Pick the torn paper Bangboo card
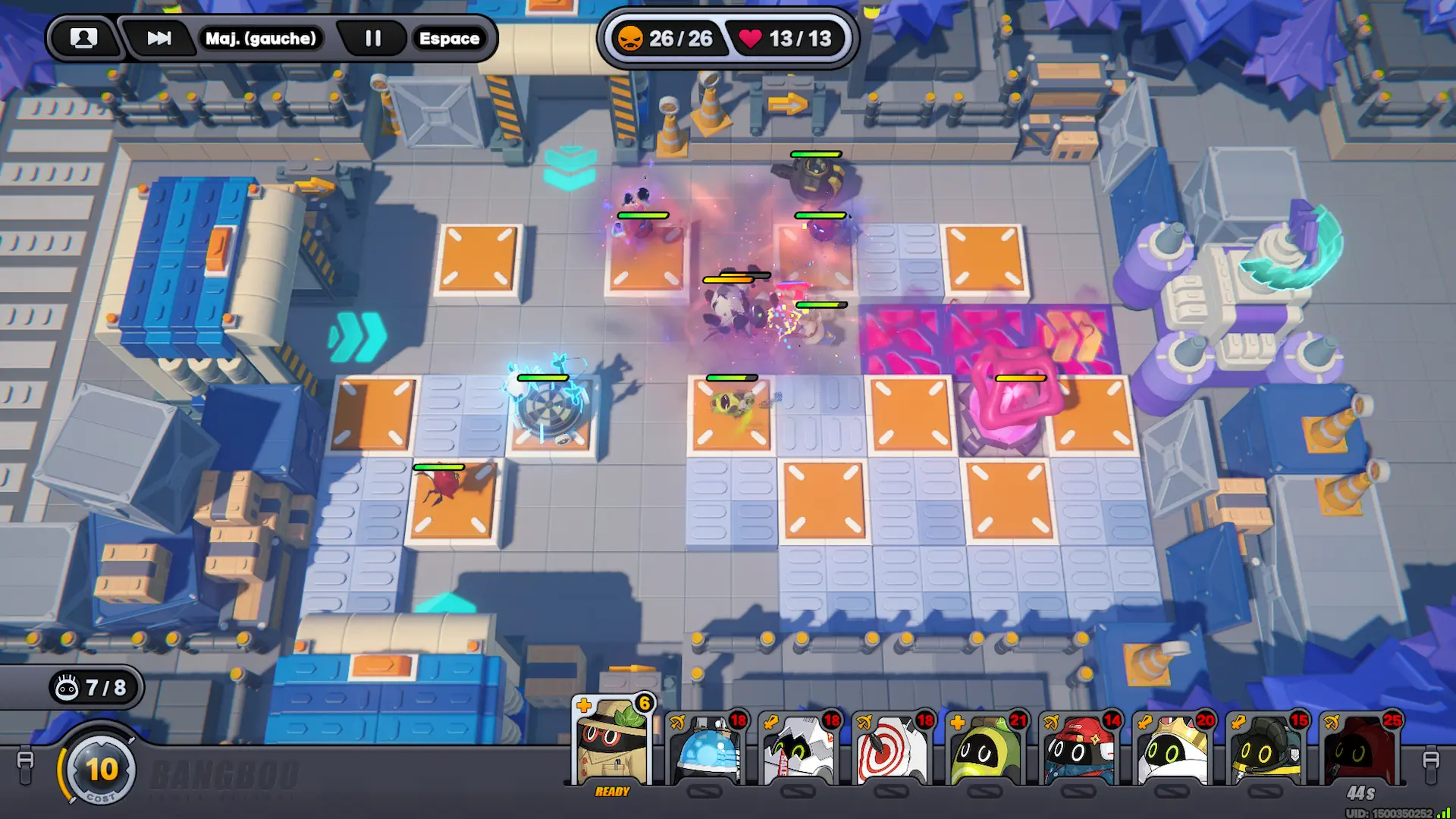Image resolution: width=1456 pixels, height=819 pixels. click(799, 751)
